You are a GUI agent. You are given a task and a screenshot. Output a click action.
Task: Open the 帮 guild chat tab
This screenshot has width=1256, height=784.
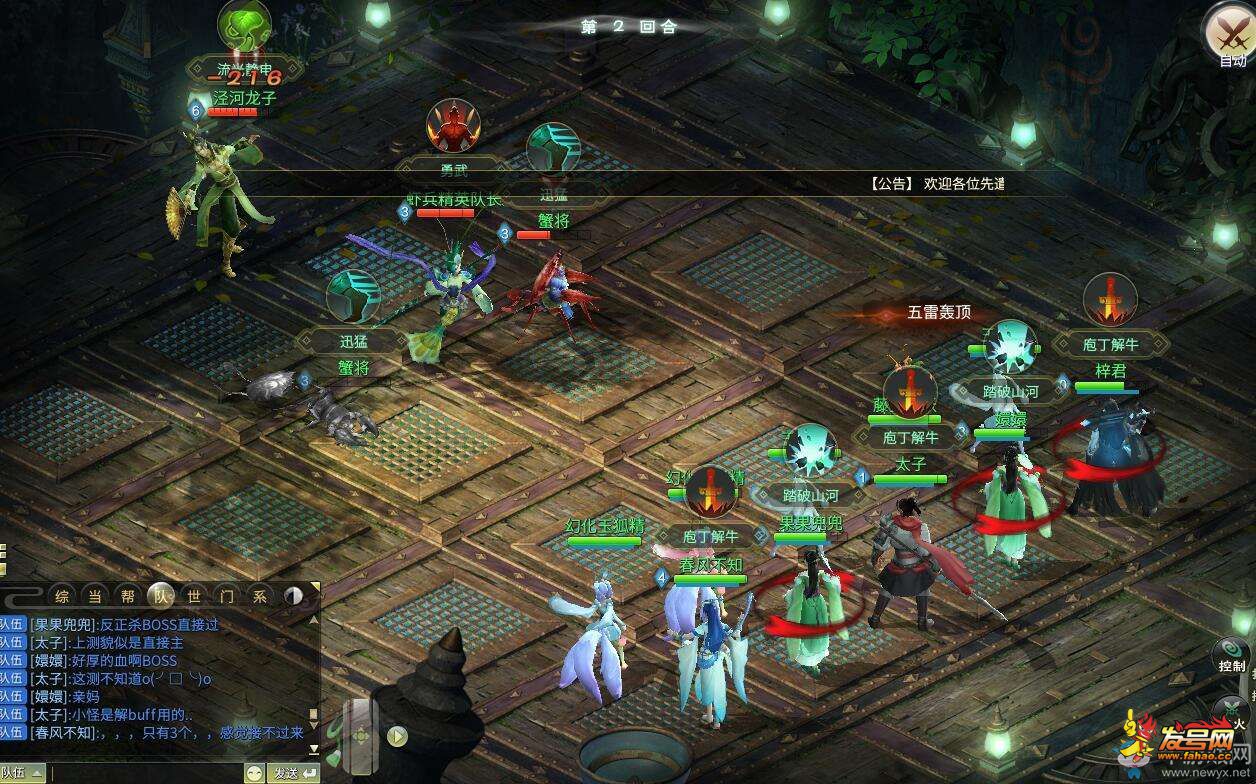point(127,596)
